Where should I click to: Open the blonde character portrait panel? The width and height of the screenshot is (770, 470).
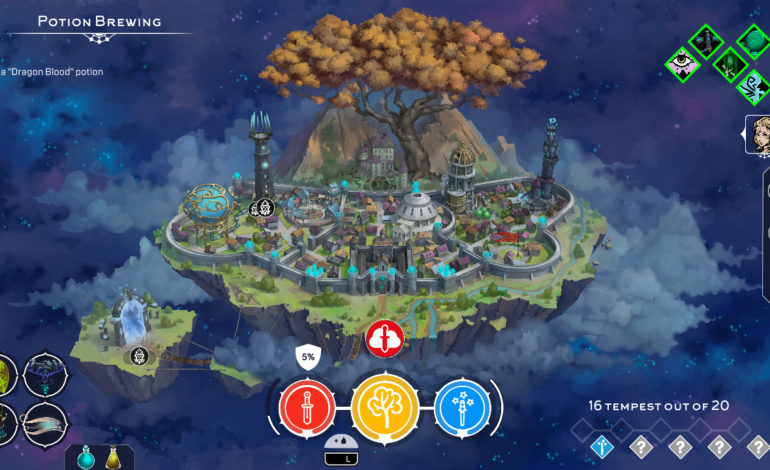point(759,135)
